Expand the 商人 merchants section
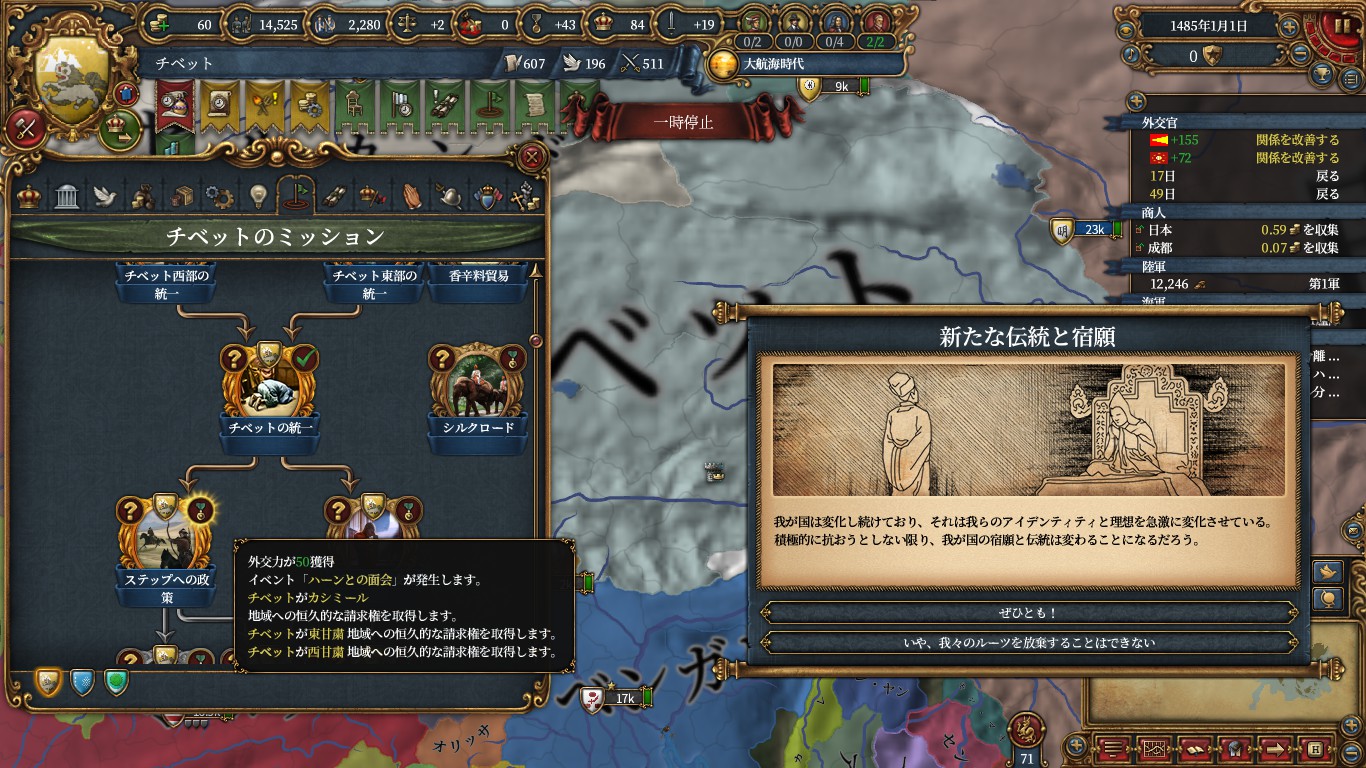The height and width of the screenshot is (768, 1366). [x=1151, y=213]
